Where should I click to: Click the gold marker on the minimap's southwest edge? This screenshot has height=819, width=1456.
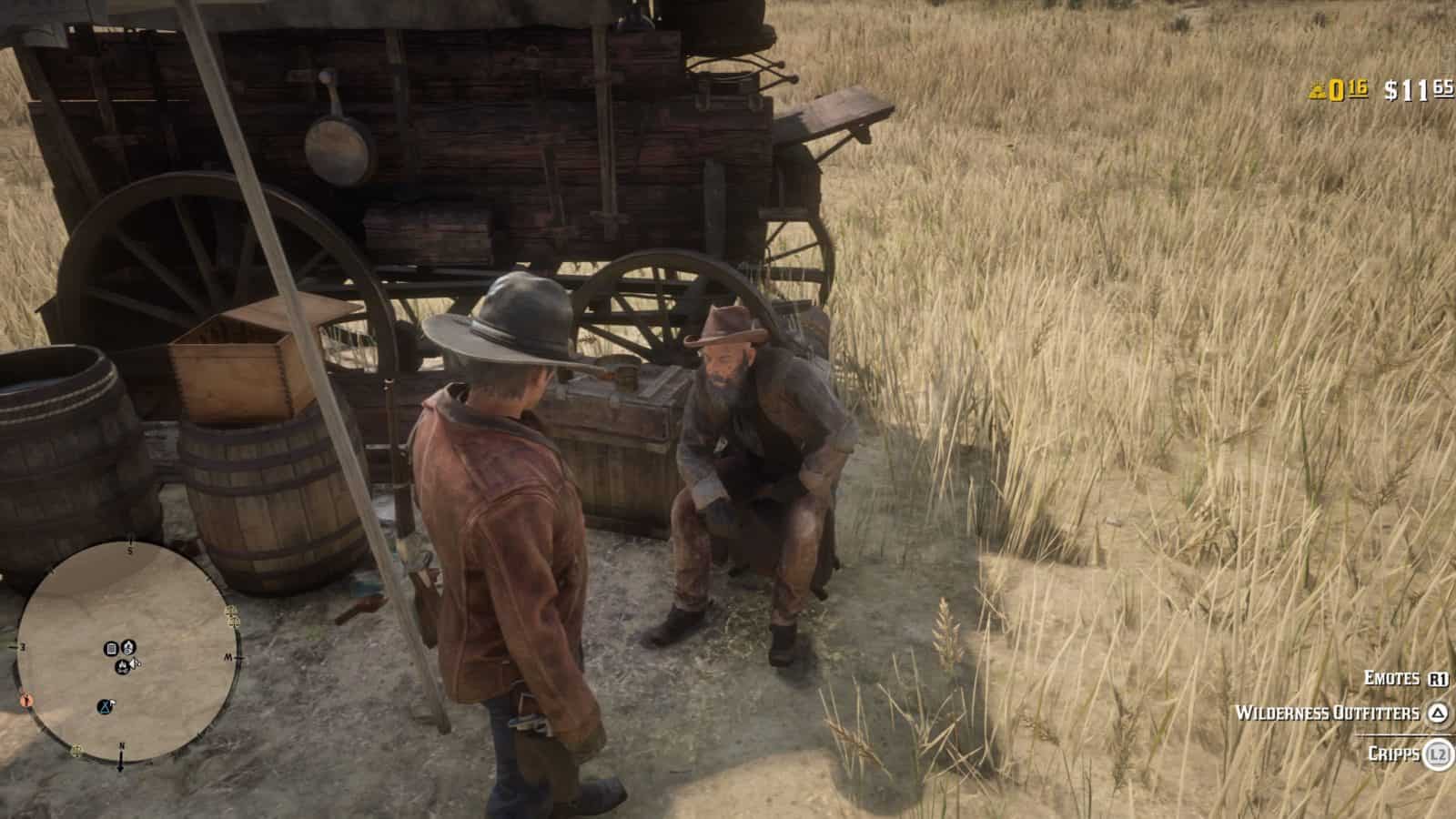click(x=76, y=749)
